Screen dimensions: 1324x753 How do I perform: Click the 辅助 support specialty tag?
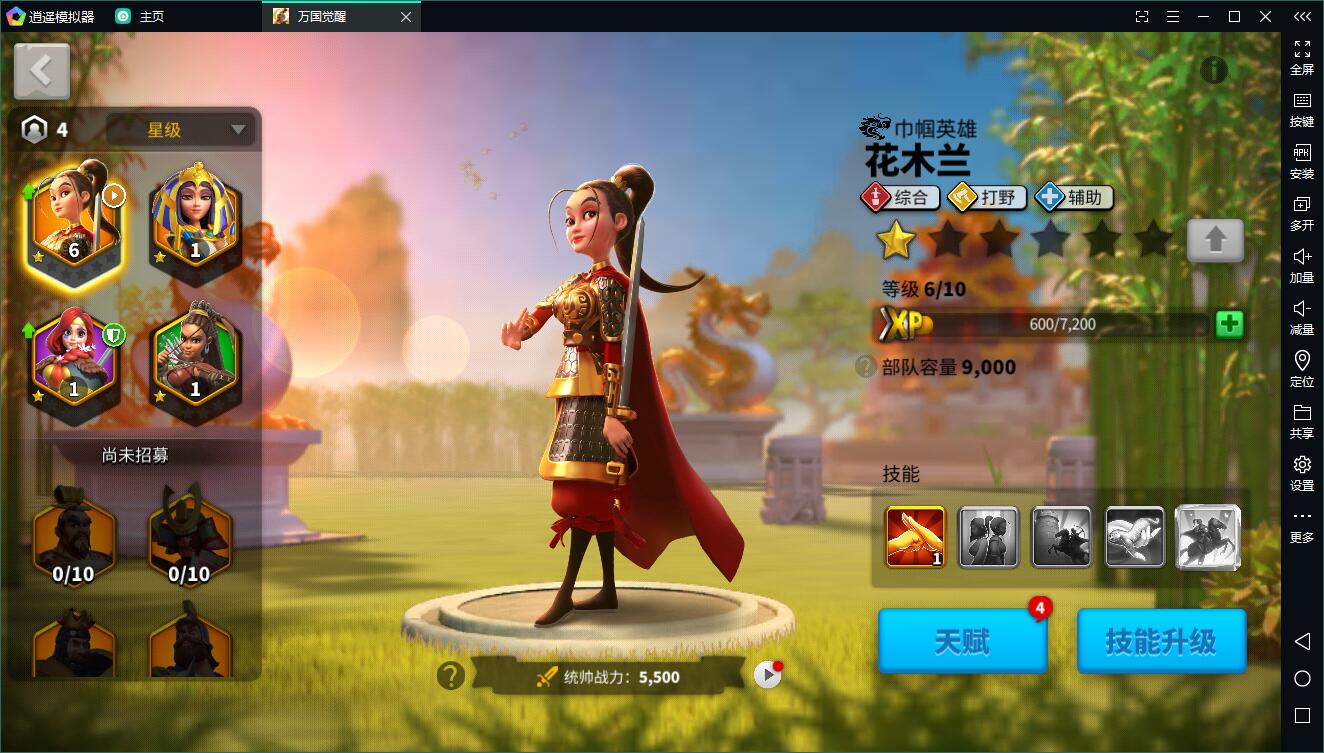[1074, 197]
